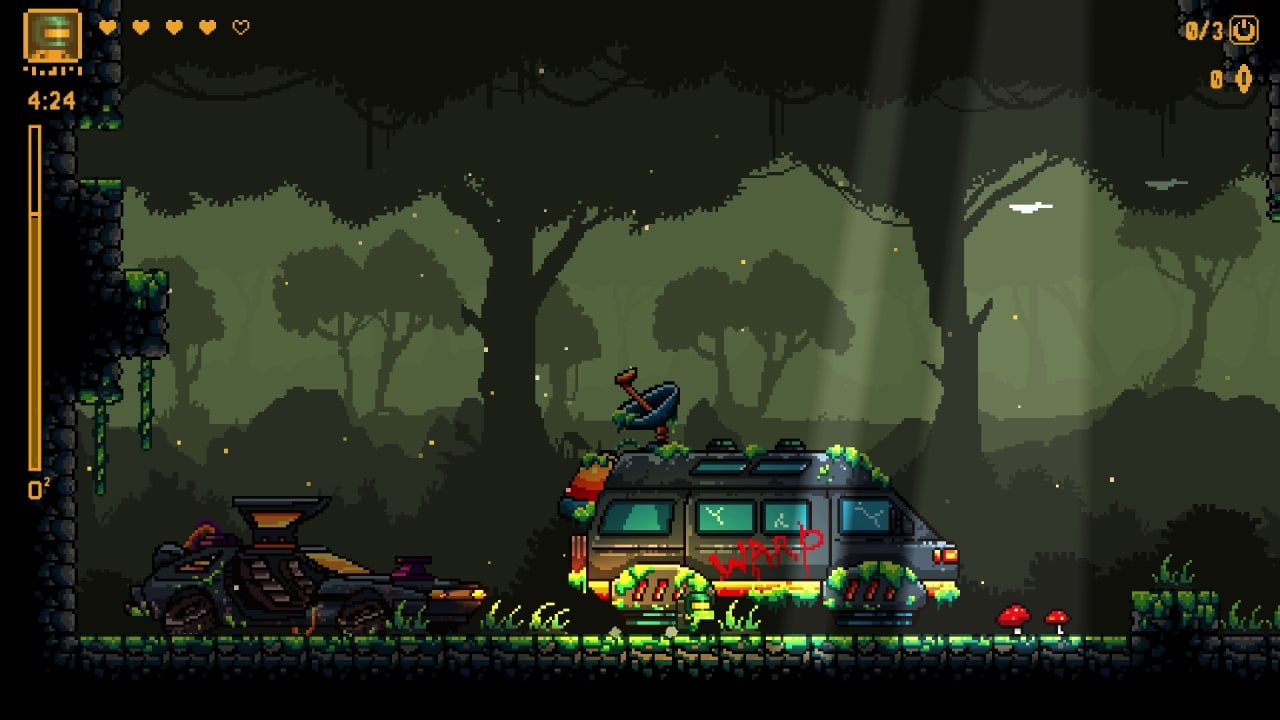Click the orange crystal collectible icon

point(1244,79)
